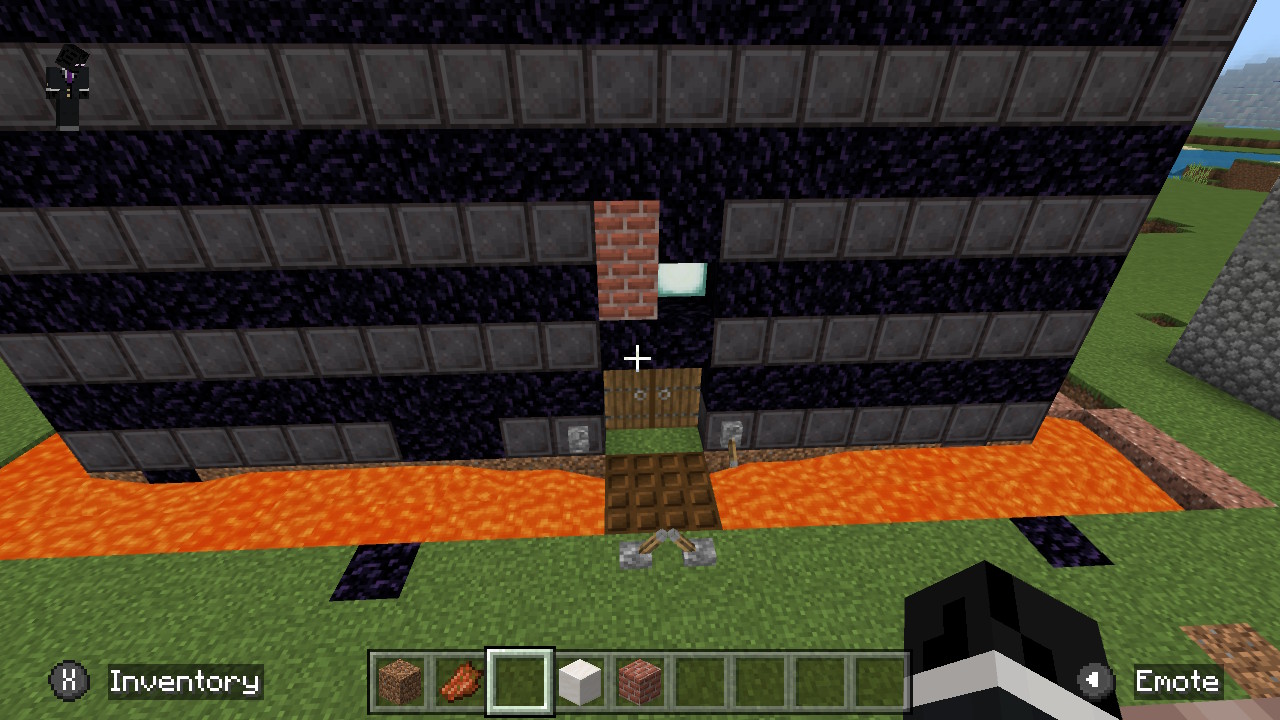Open the Emote menu

click(1177, 682)
